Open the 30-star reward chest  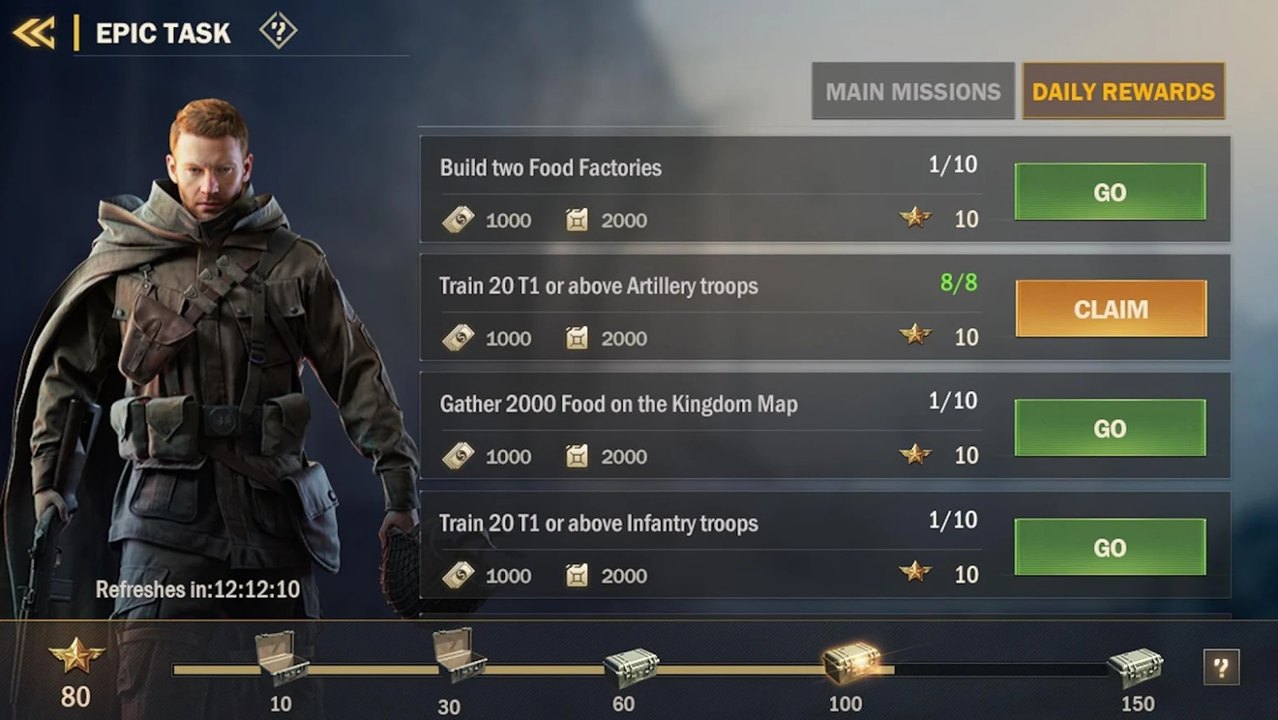coord(459,656)
